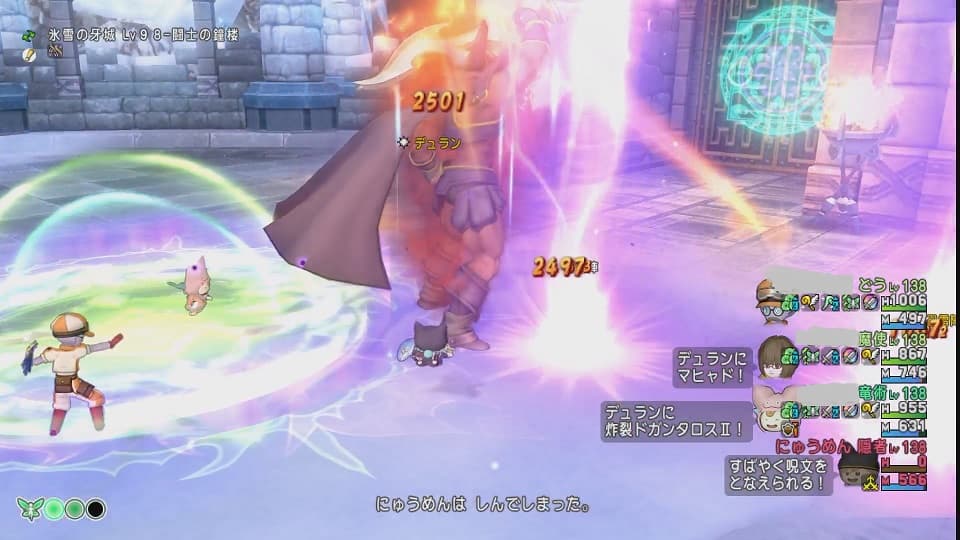Click the crossed-tools status icon below the location name
Screen dimensions: 960x540
[x=57, y=49]
